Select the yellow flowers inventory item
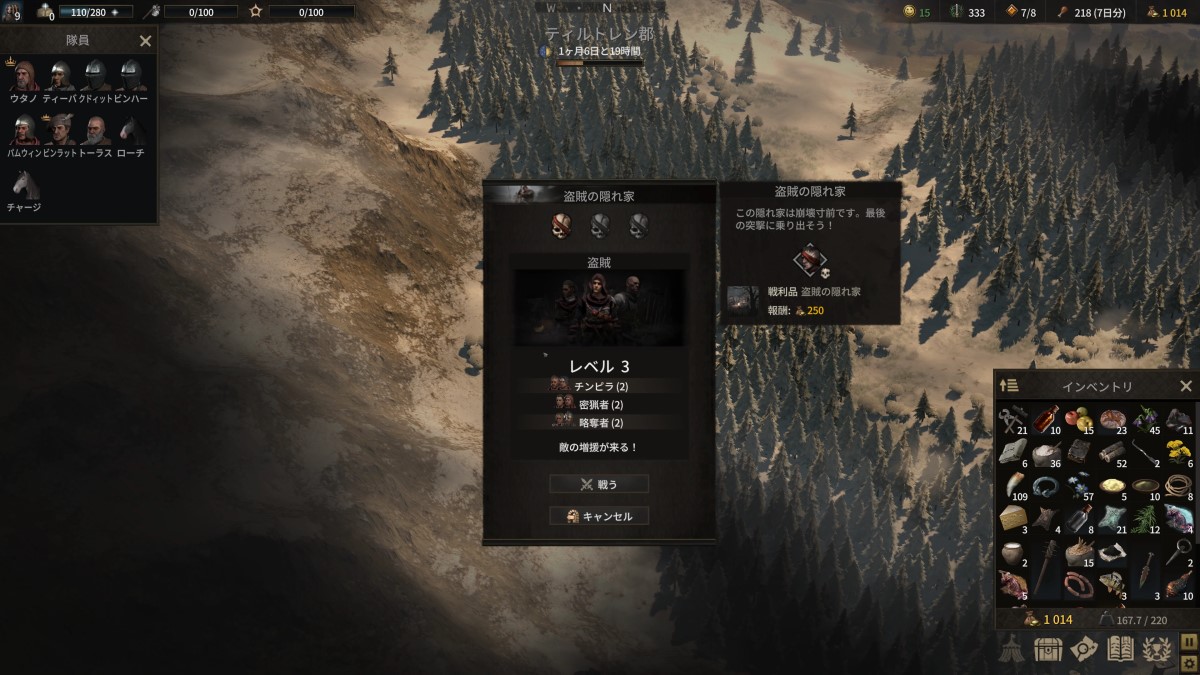 pyautogui.click(x=1180, y=452)
